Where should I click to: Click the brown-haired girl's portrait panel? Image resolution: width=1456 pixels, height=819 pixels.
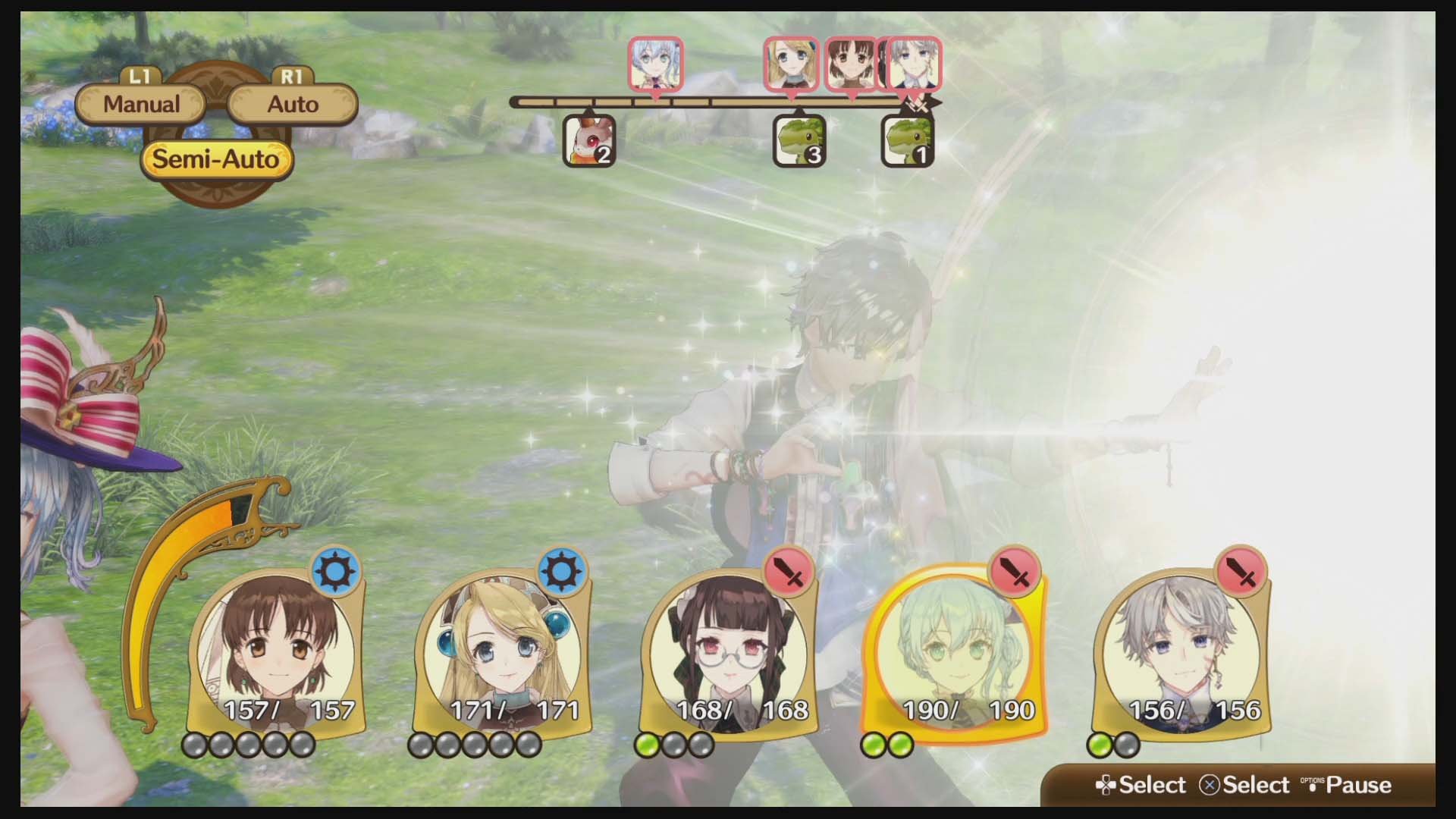278,652
